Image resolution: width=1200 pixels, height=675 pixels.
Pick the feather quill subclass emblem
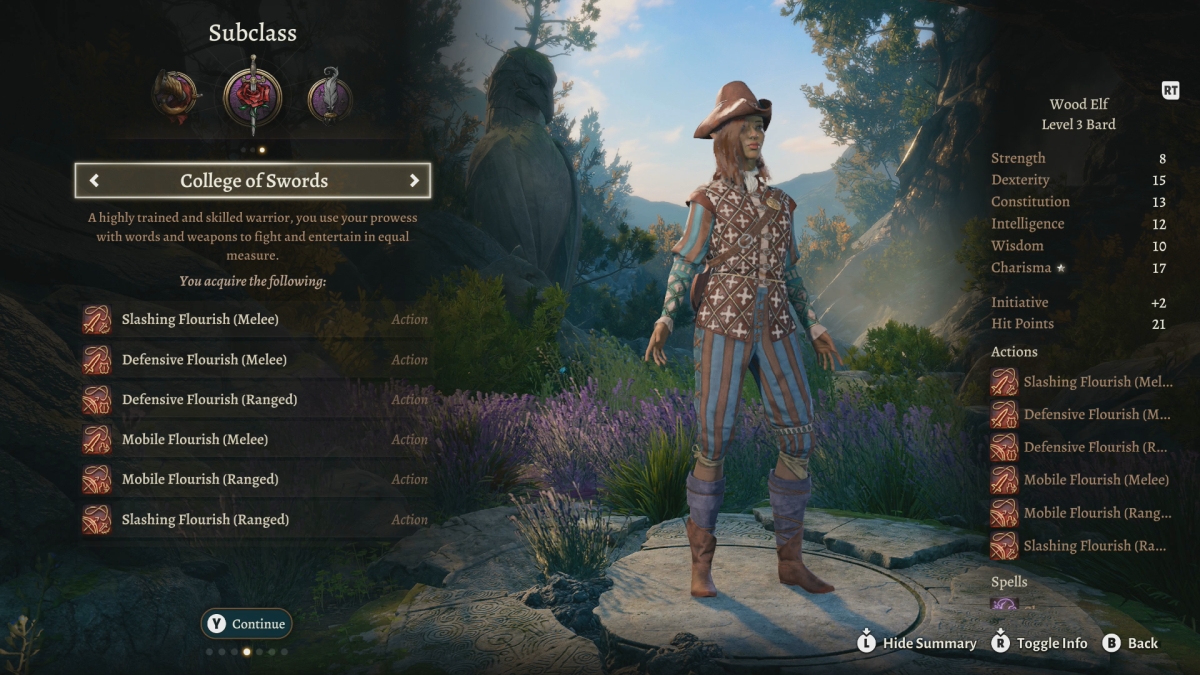(329, 98)
